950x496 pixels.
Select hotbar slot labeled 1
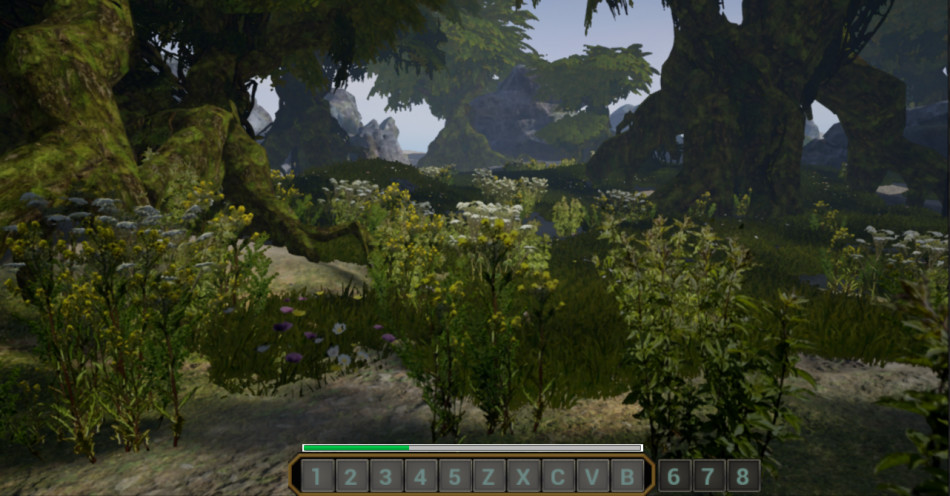tap(317, 476)
